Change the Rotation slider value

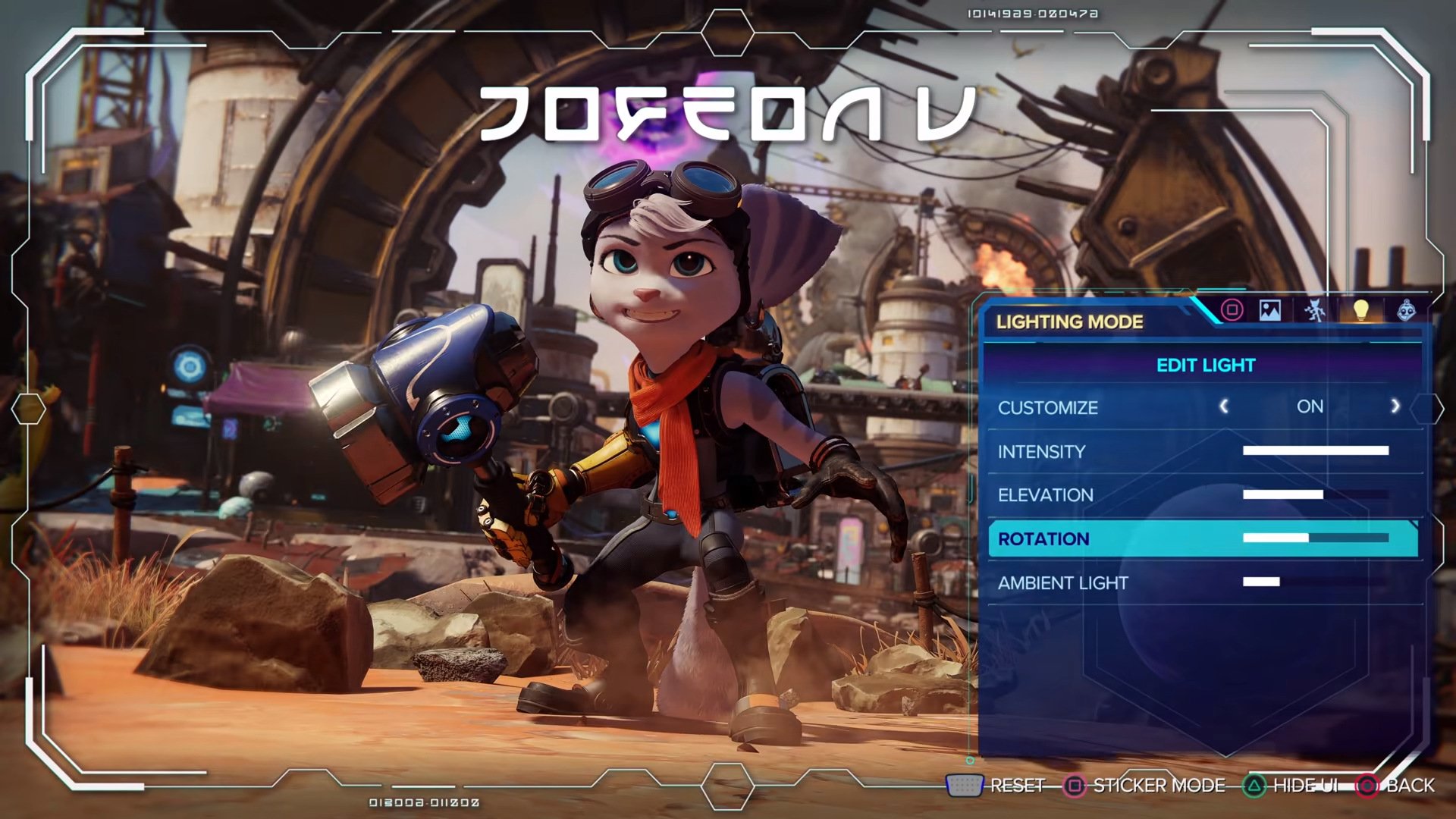(1316, 538)
